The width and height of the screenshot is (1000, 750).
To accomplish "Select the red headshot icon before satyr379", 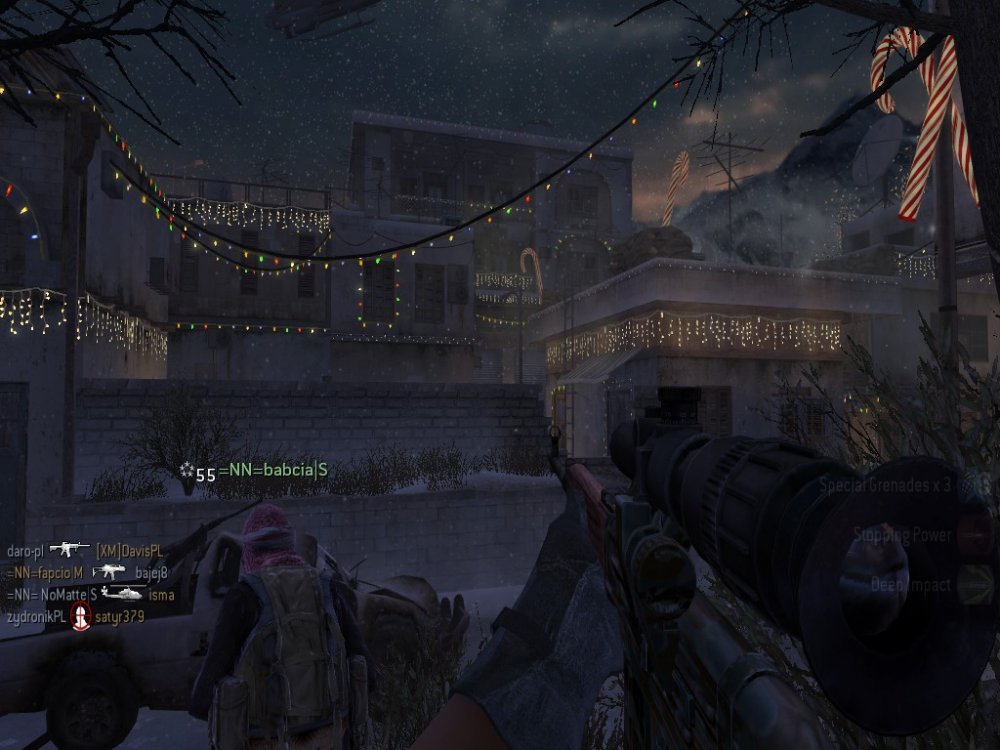I will [x=80, y=617].
